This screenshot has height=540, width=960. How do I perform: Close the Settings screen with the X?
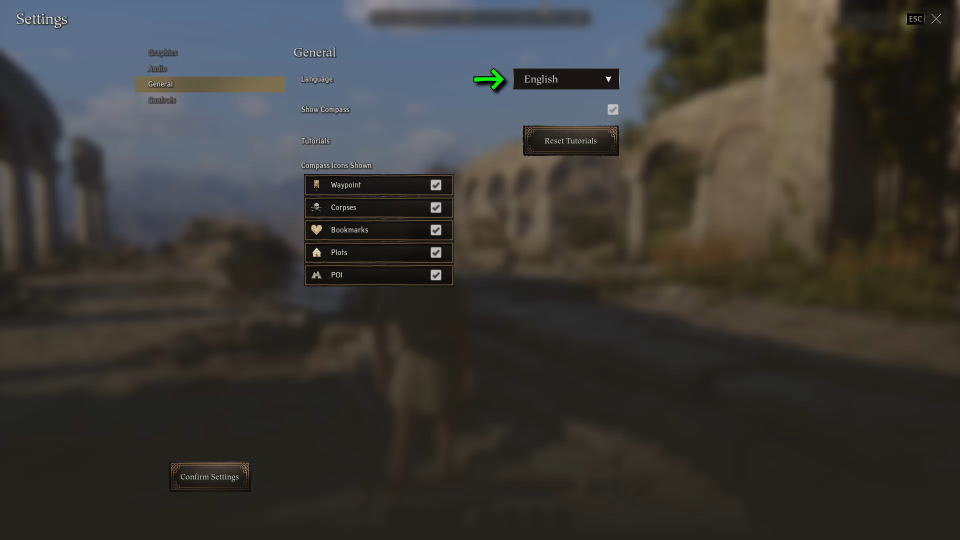[x=936, y=19]
